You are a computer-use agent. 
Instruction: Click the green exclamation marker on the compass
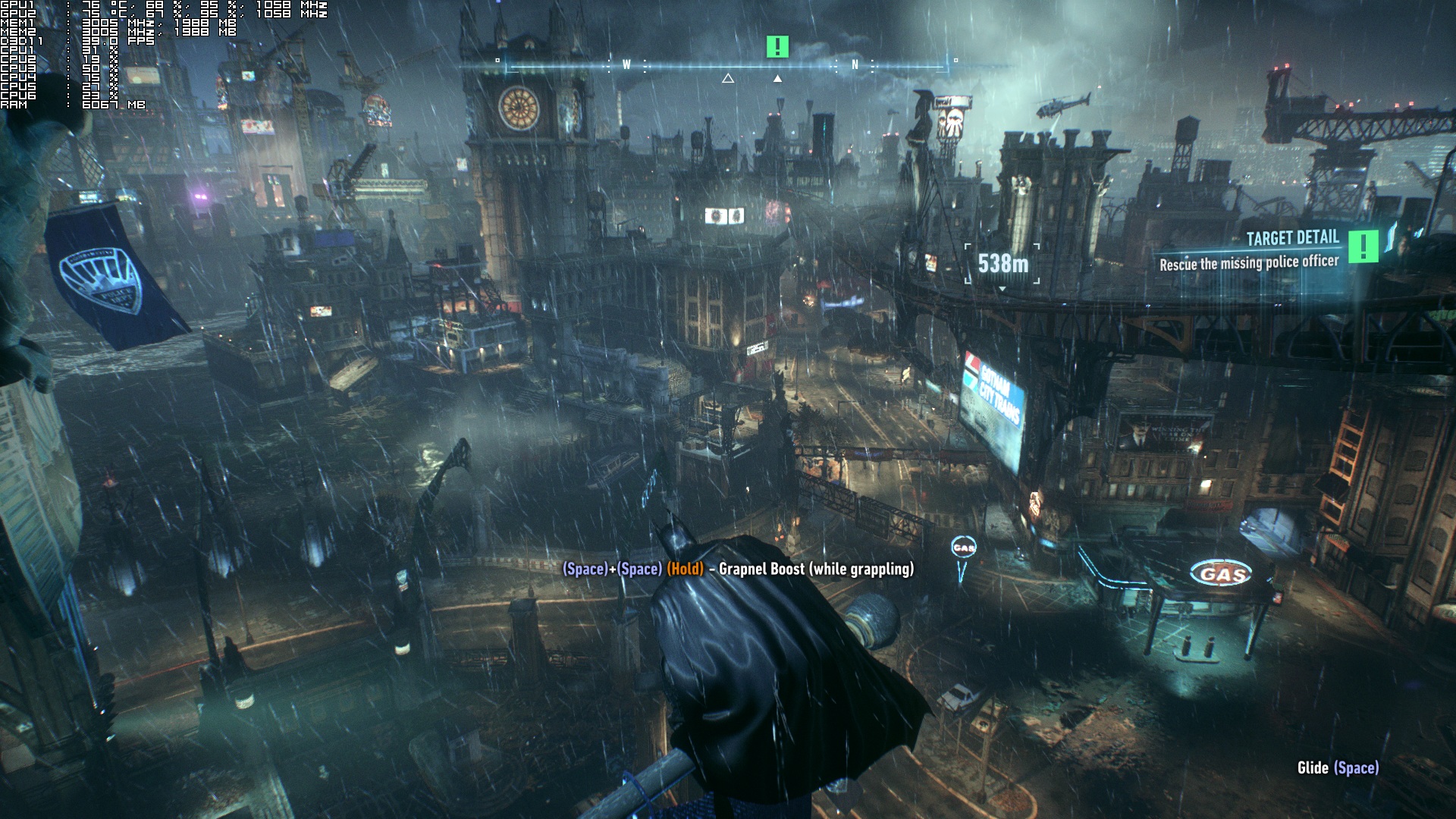point(777,47)
